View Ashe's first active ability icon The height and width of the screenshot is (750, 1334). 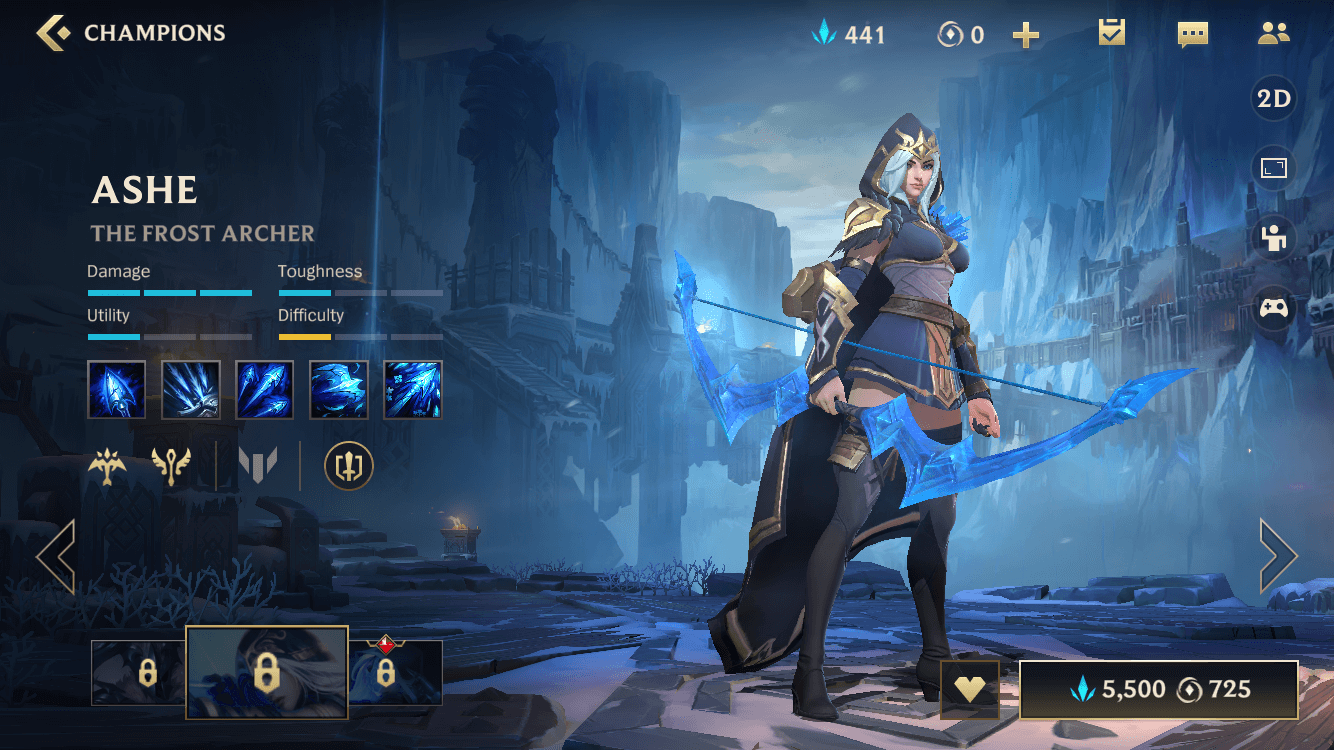[x=190, y=388]
